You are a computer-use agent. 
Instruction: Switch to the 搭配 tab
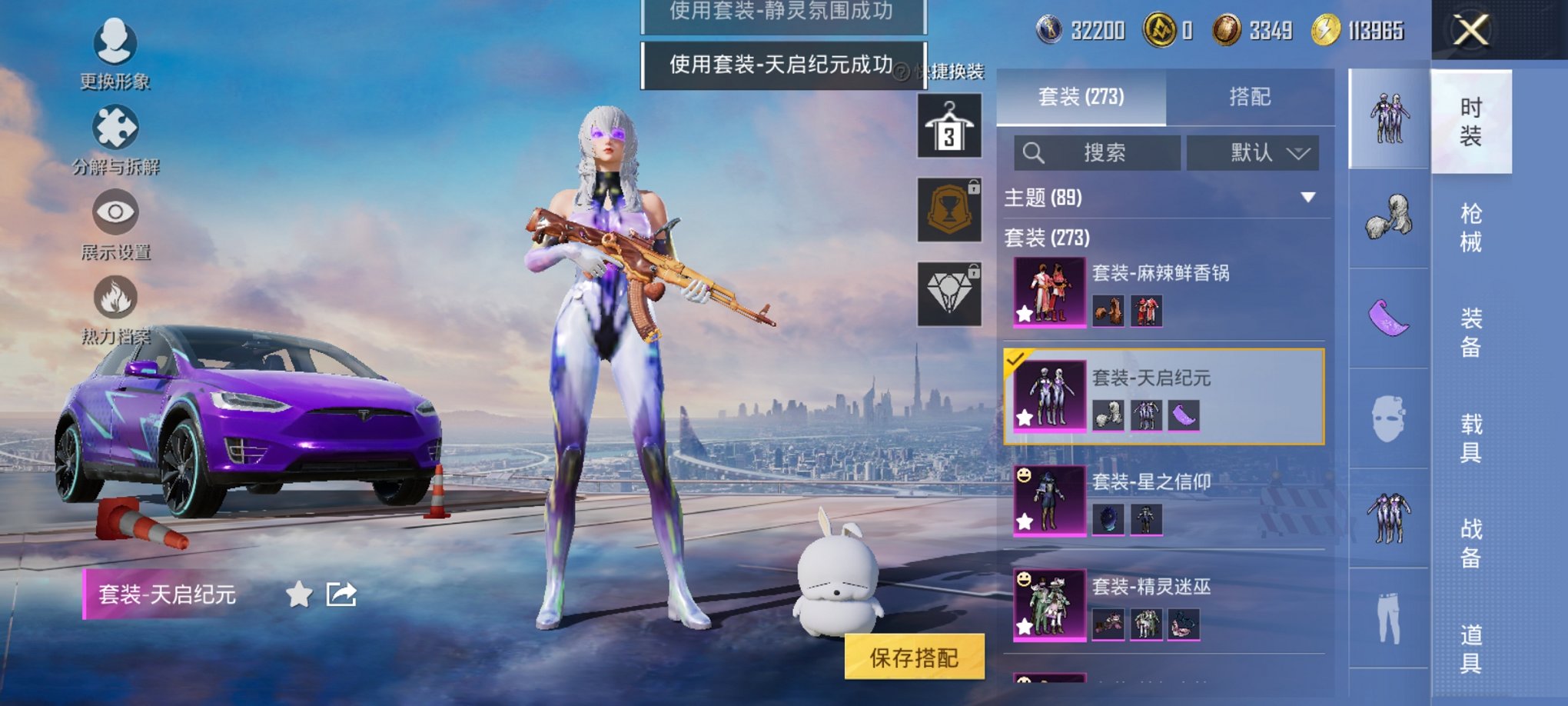point(1251,96)
